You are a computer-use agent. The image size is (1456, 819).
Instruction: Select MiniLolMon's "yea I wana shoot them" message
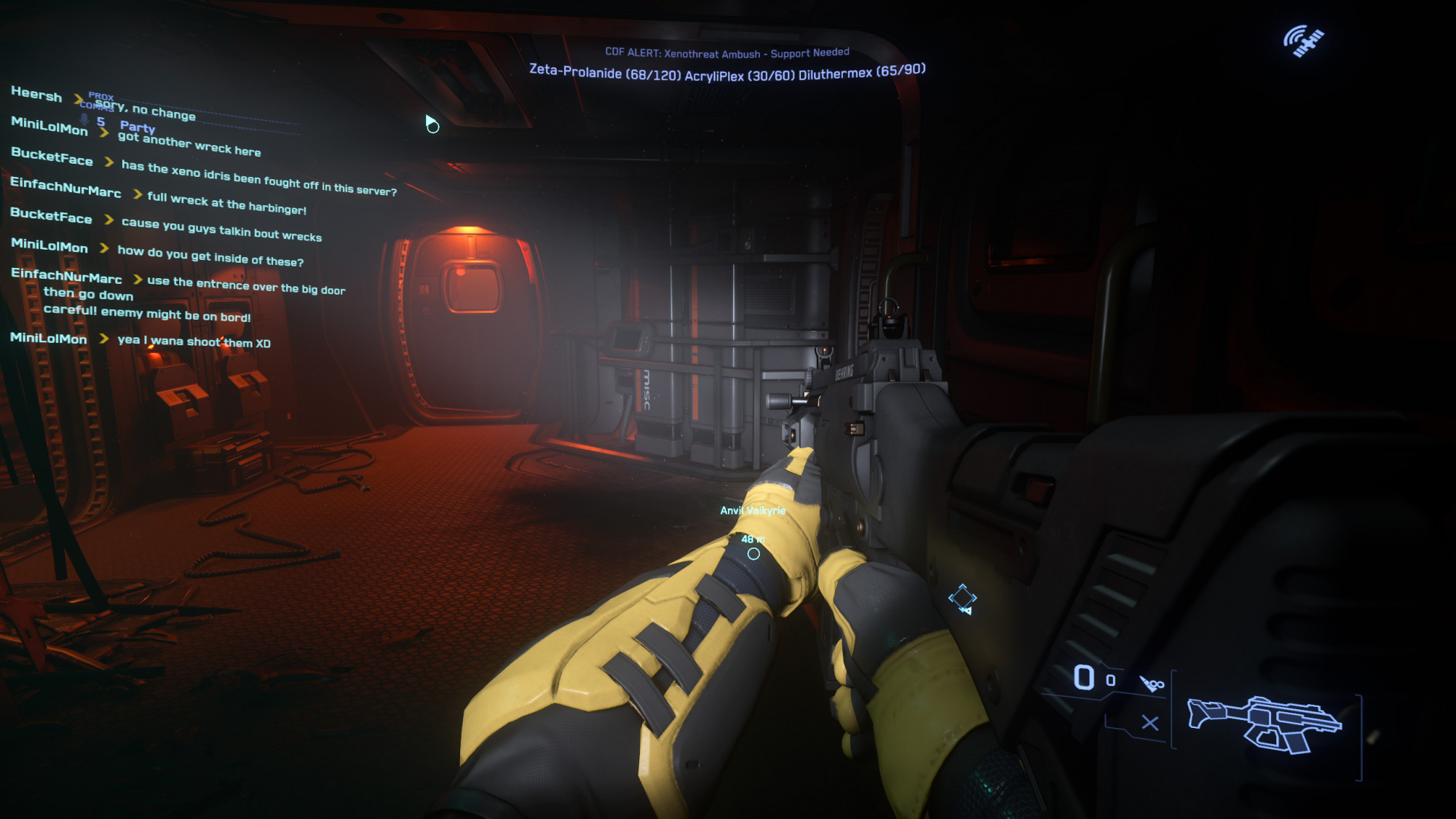pos(194,341)
